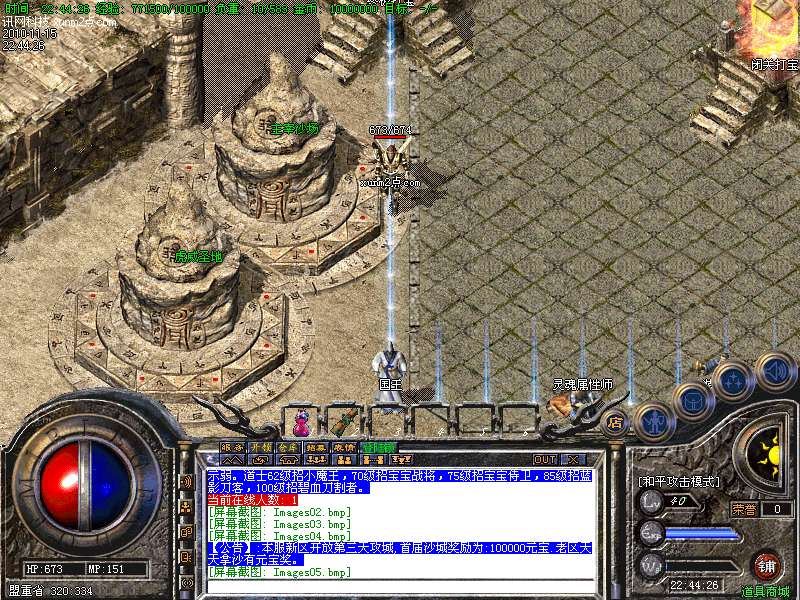This screenshot has width=800, height=600.
Task: Select the red potion belt slot
Action: [300, 416]
